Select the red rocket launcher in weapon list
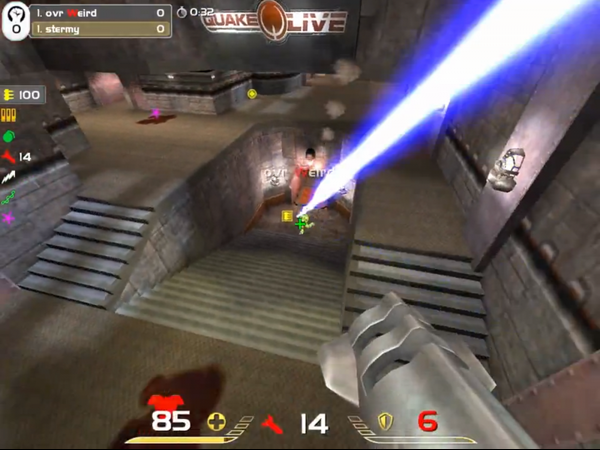This screenshot has width=600, height=450. (9, 157)
